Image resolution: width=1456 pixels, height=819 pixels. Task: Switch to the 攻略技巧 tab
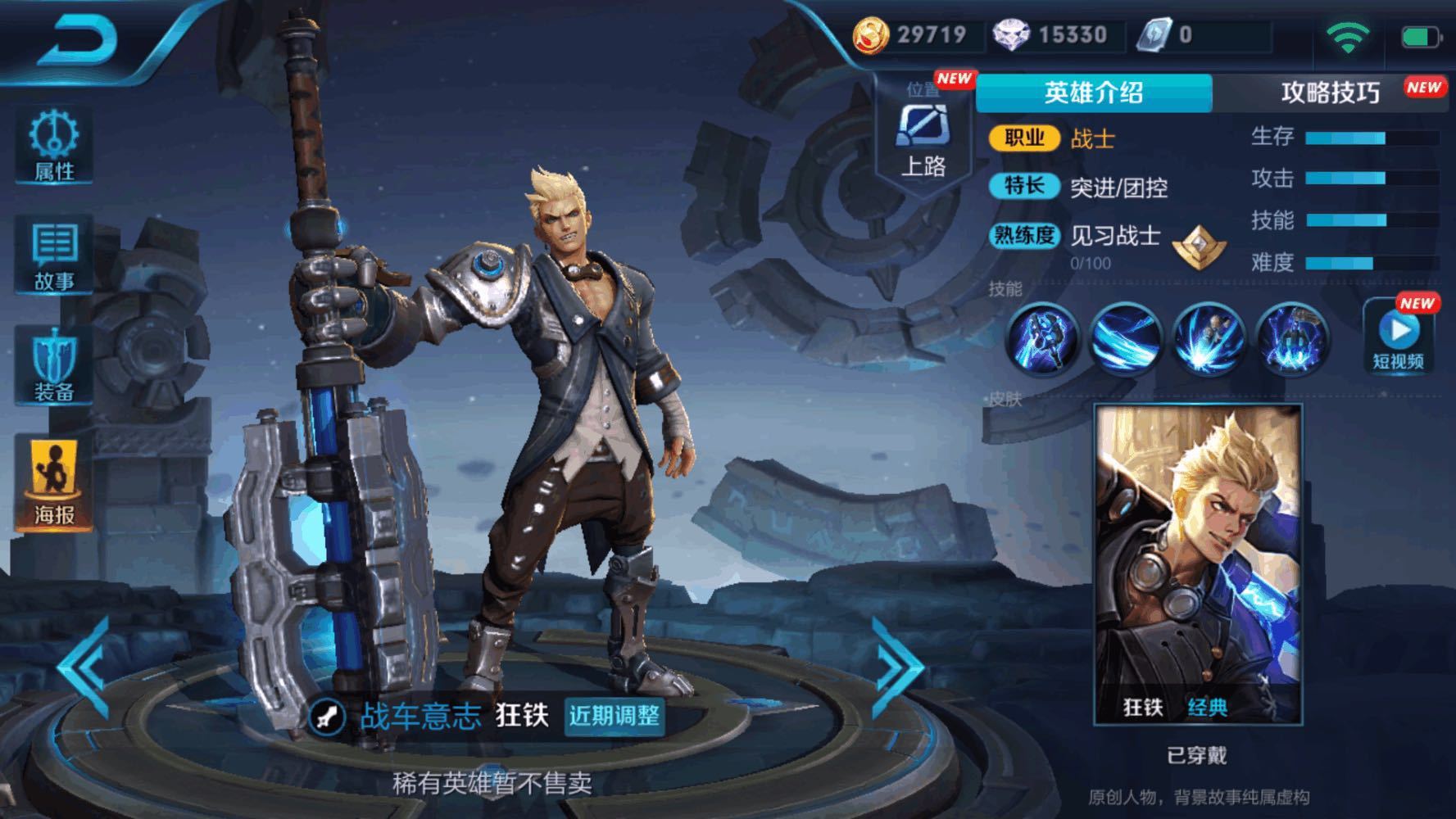pos(1330,93)
